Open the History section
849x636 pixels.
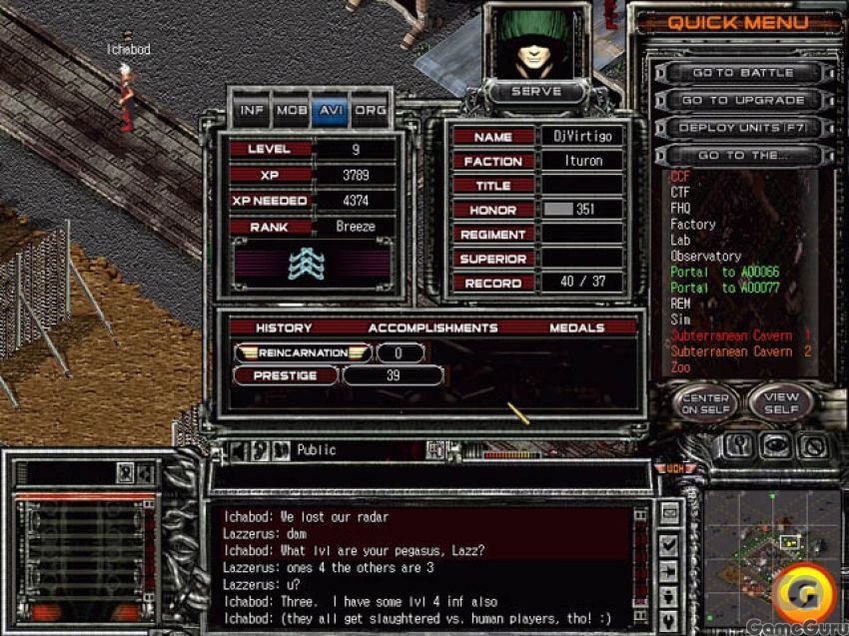[284, 328]
